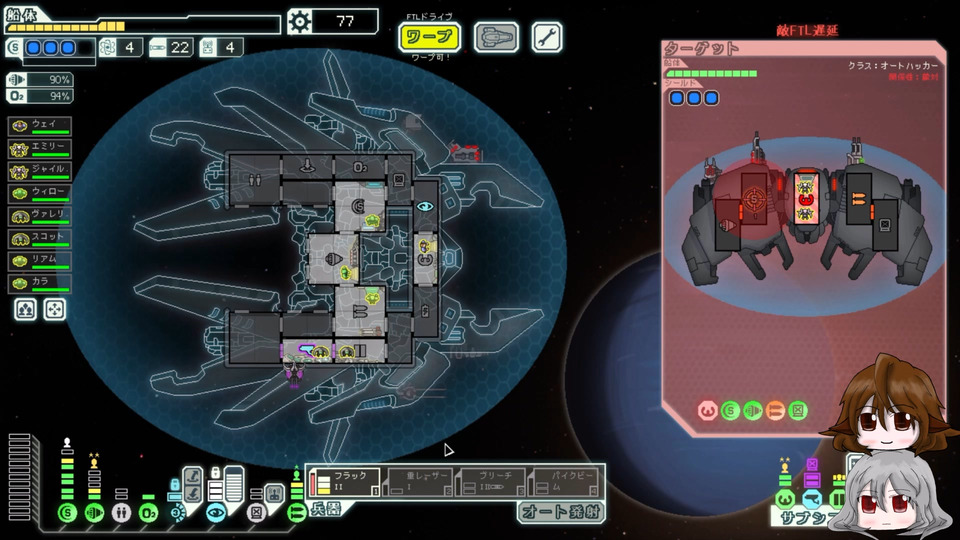Image resolution: width=960 pixels, height=540 pixels.
Task: Select the パイクビーム weapon slot
Action: (x=566, y=484)
